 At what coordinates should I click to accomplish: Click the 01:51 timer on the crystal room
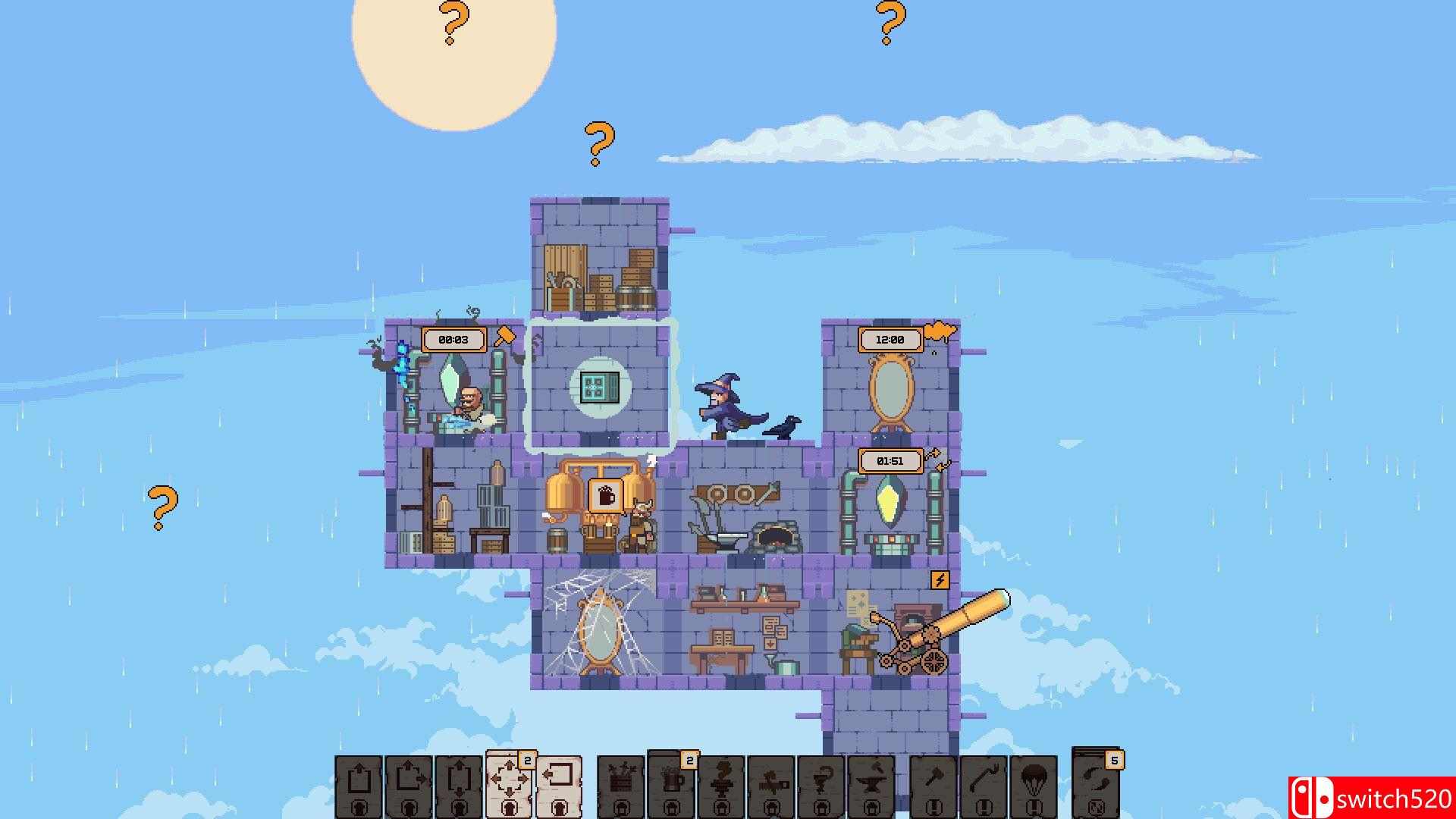click(887, 460)
